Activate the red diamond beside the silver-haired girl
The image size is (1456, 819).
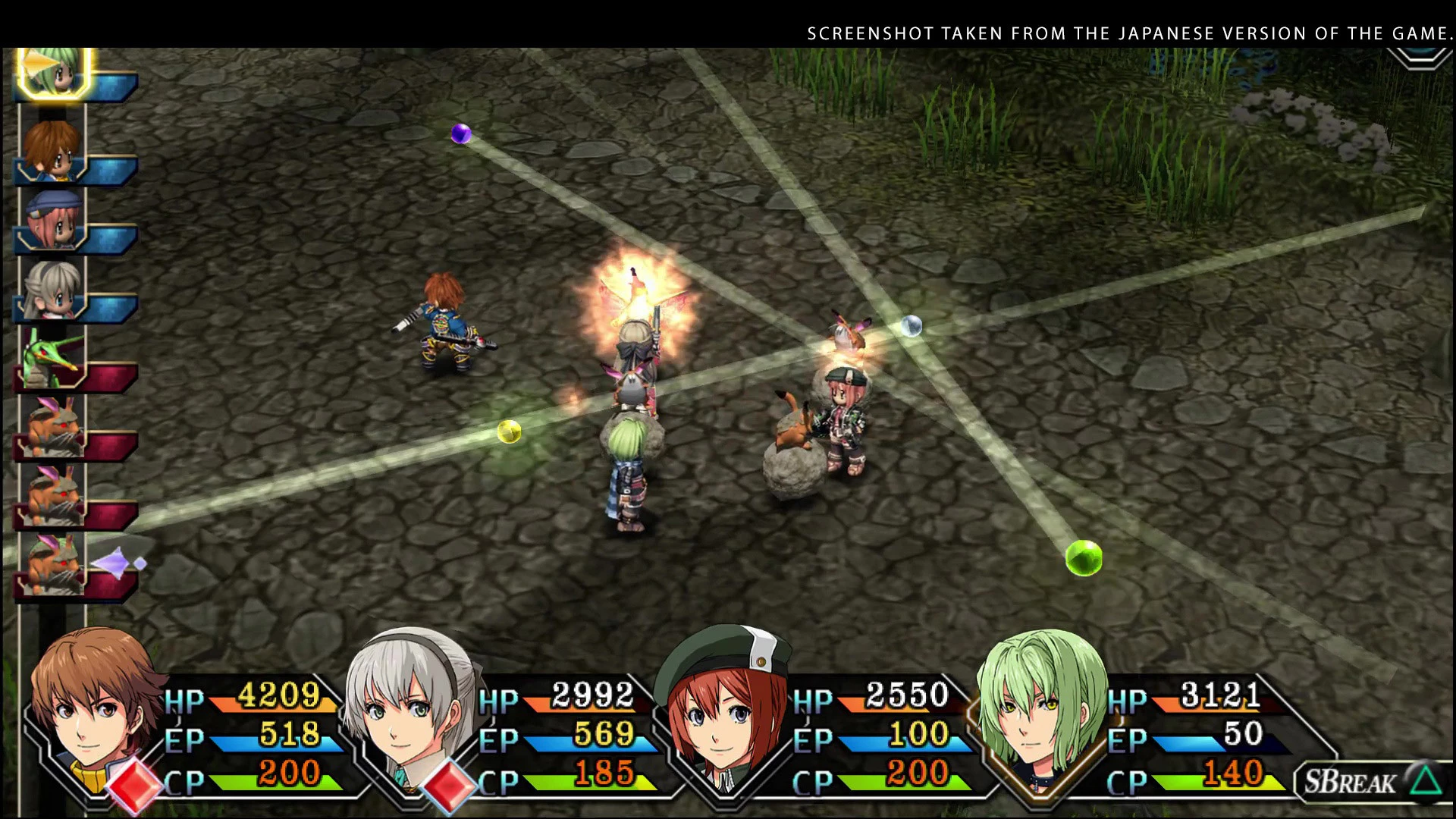click(x=449, y=785)
